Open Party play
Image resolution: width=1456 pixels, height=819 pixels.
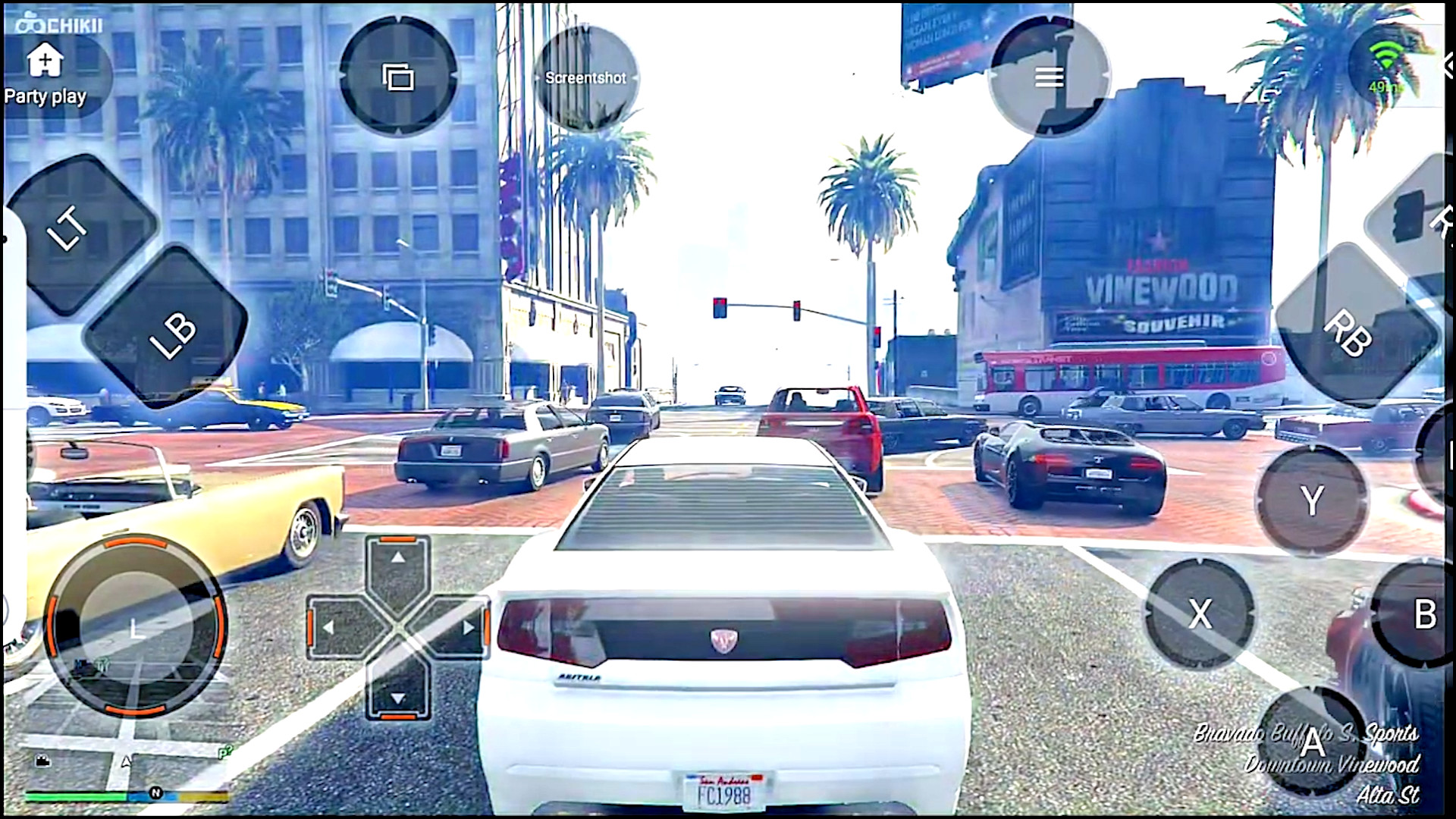coord(44,72)
